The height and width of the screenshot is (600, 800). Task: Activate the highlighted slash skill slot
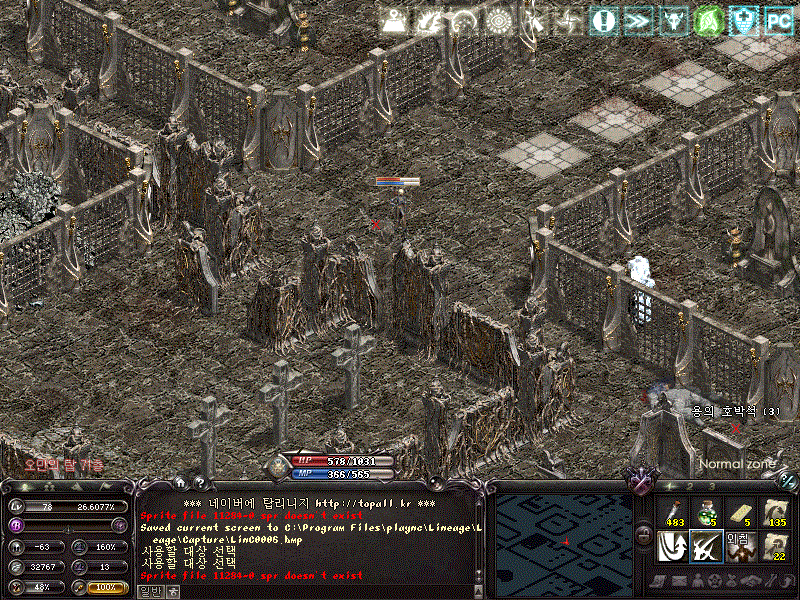pyautogui.click(x=706, y=546)
